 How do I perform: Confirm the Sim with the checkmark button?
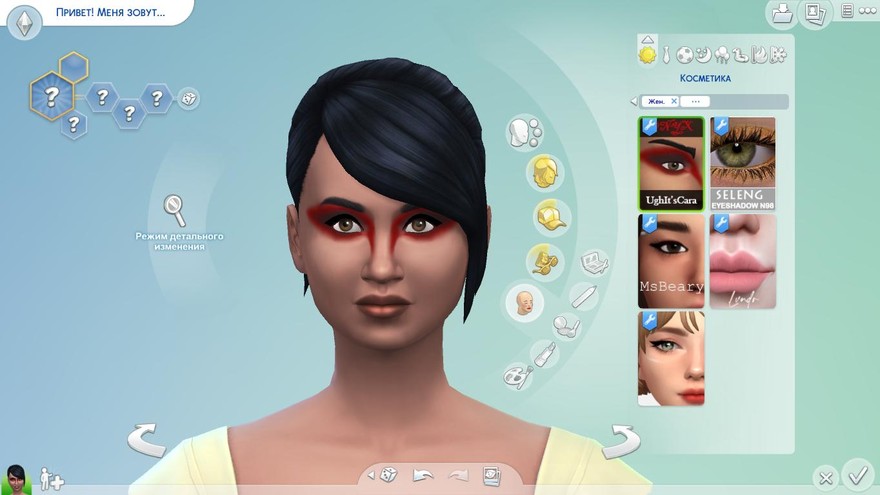coord(857,473)
